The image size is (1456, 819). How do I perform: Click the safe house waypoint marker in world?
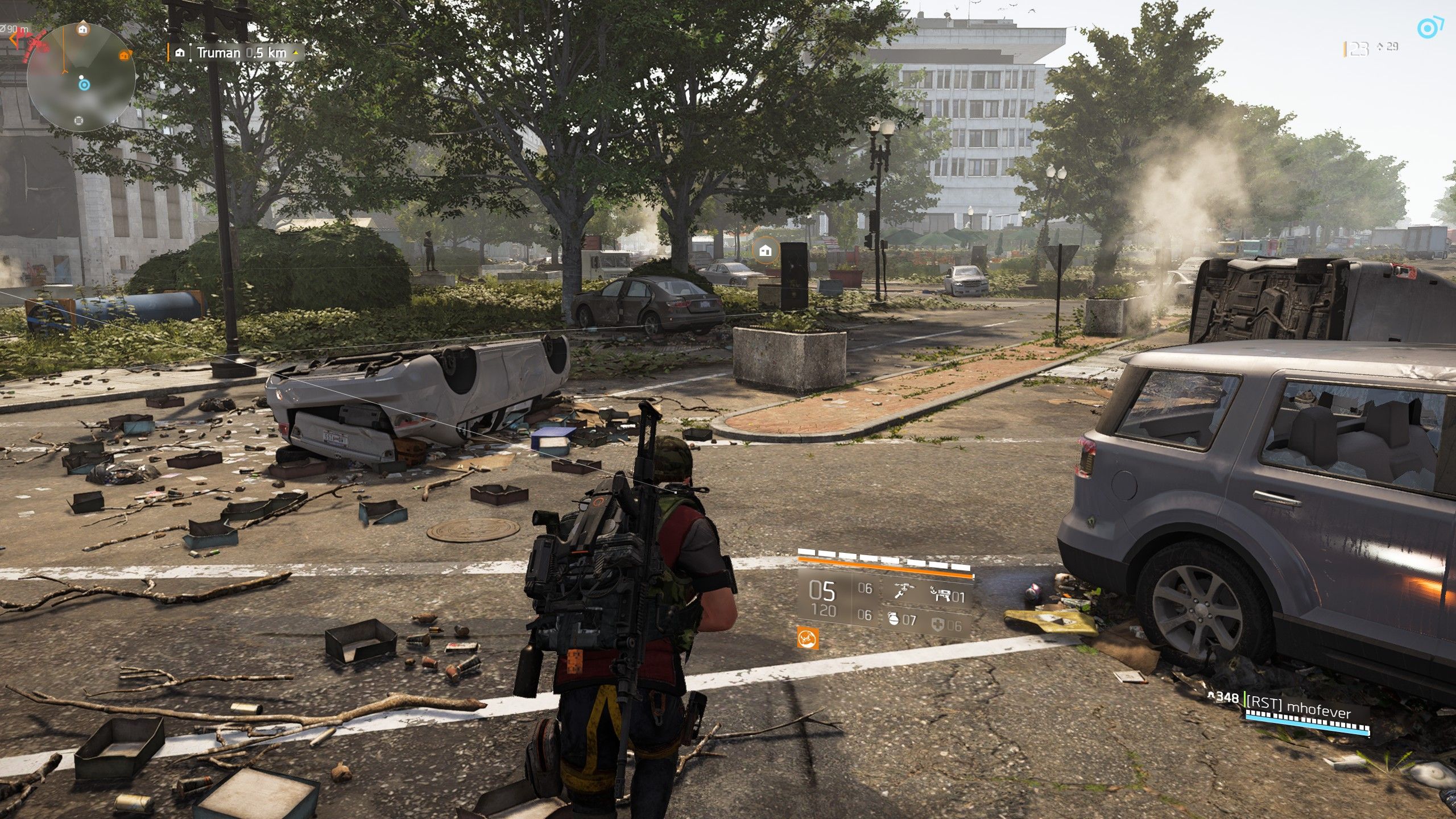(765, 250)
